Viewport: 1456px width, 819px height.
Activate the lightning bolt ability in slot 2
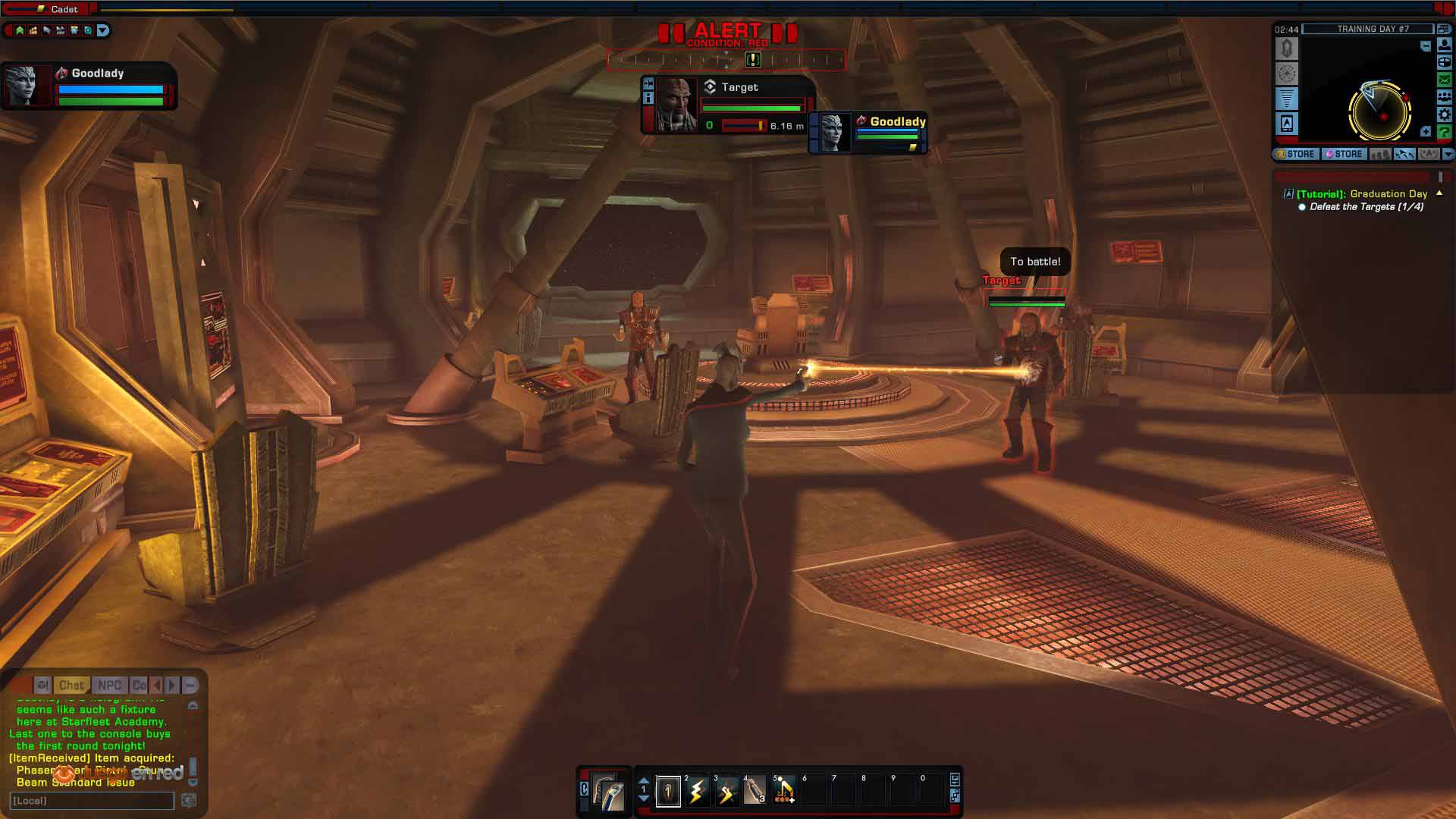point(697,792)
